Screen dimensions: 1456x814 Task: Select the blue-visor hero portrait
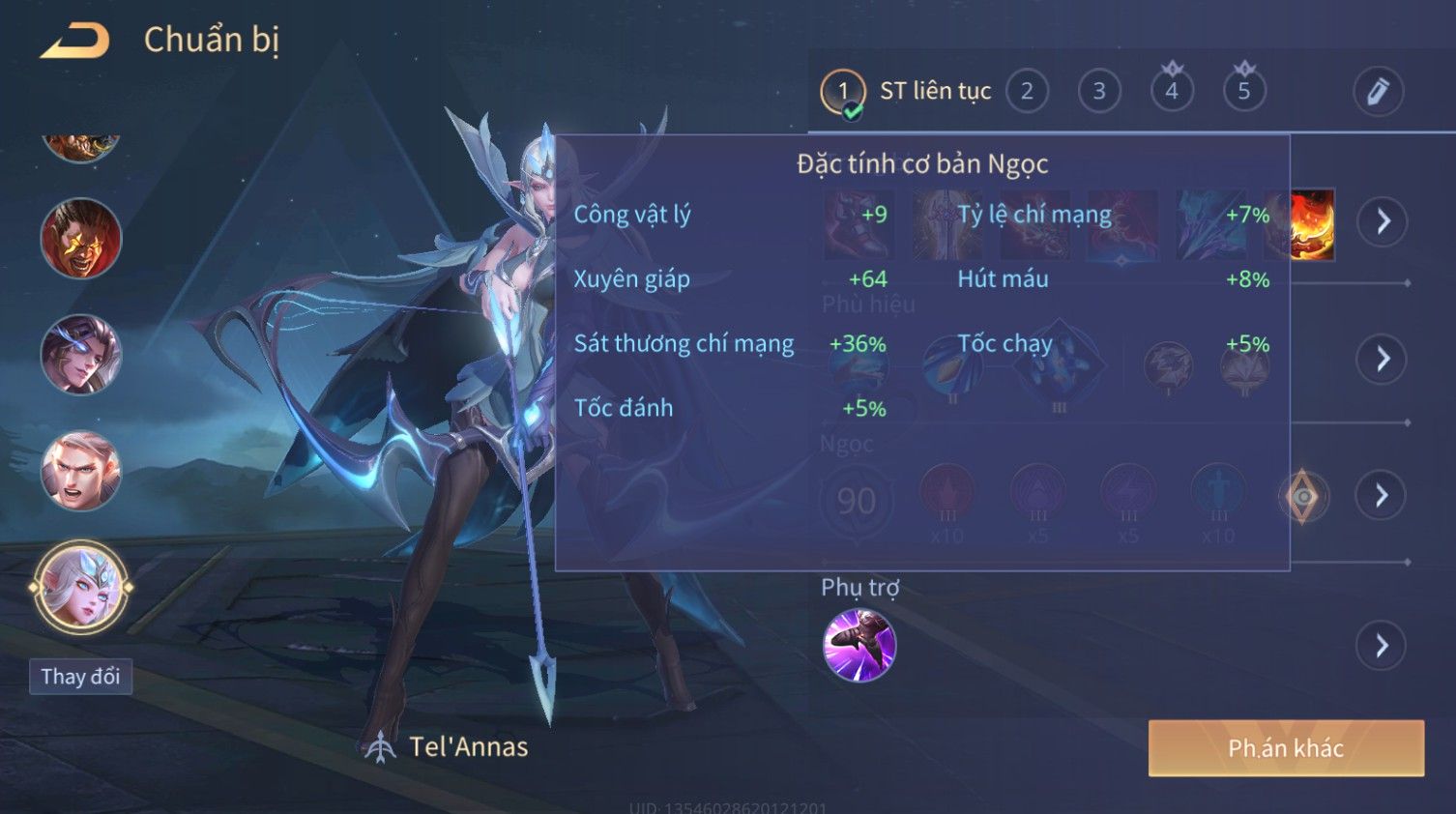coord(81,355)
